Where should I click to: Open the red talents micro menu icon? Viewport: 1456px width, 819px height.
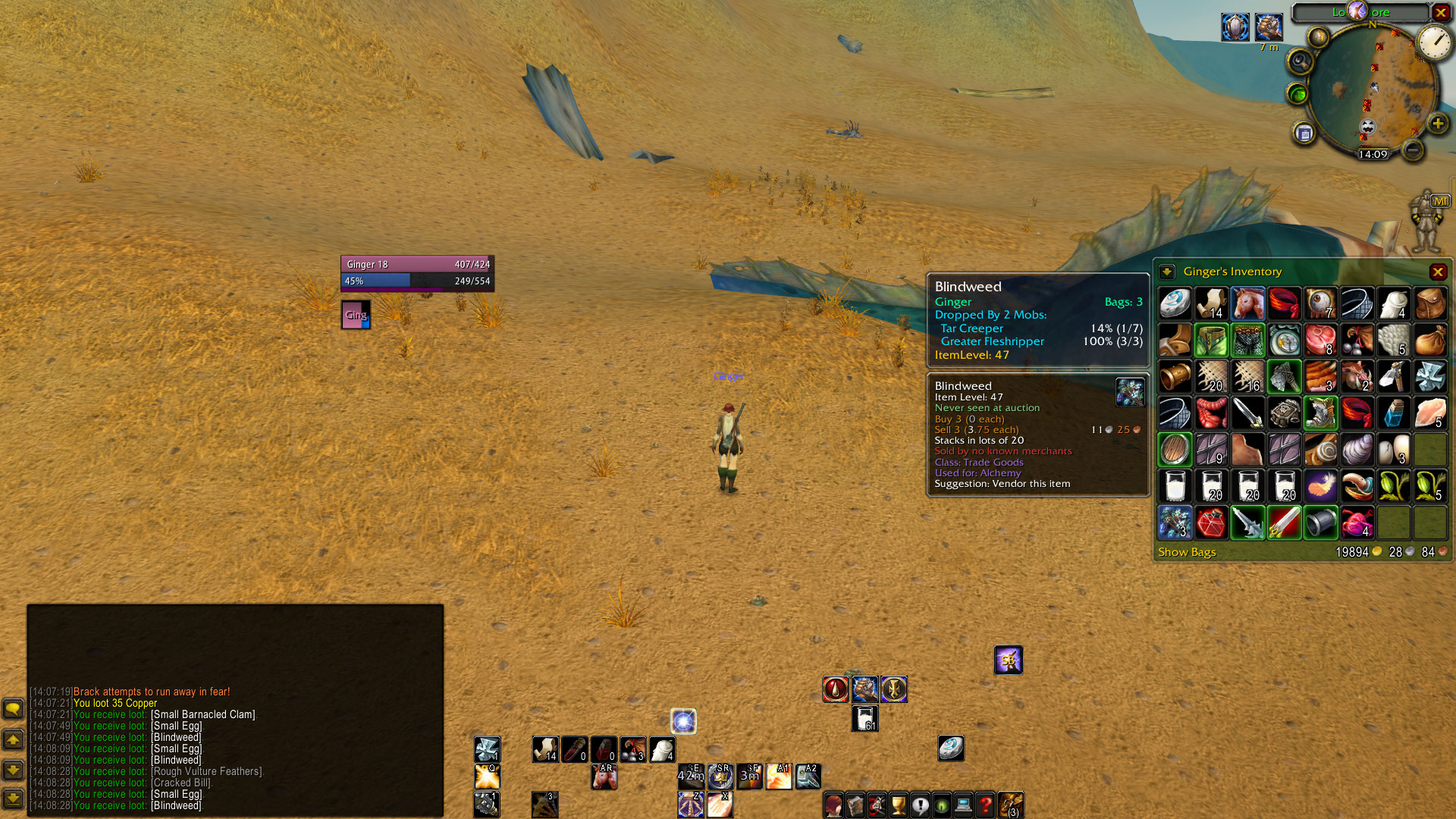point(877,805)
